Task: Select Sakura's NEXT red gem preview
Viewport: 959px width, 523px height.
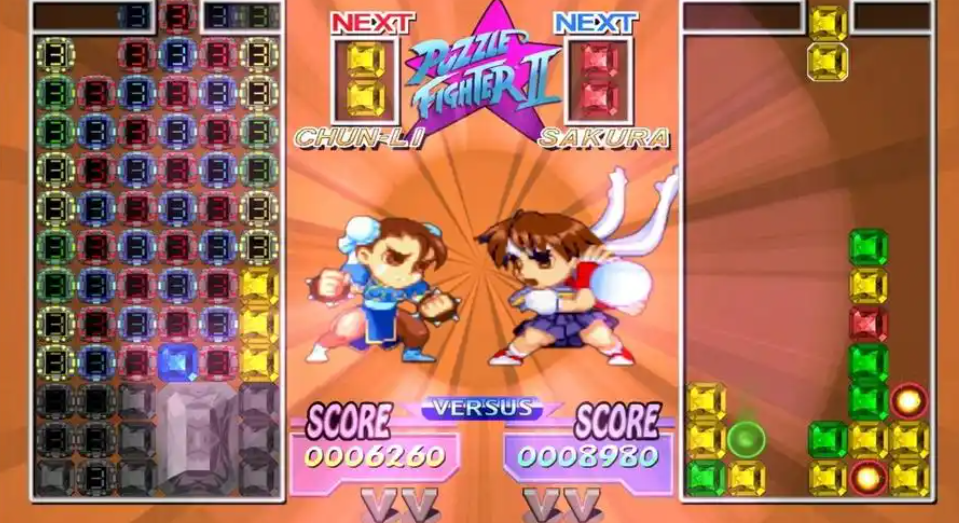Action: pyautogui.click(x=596, y=79)
